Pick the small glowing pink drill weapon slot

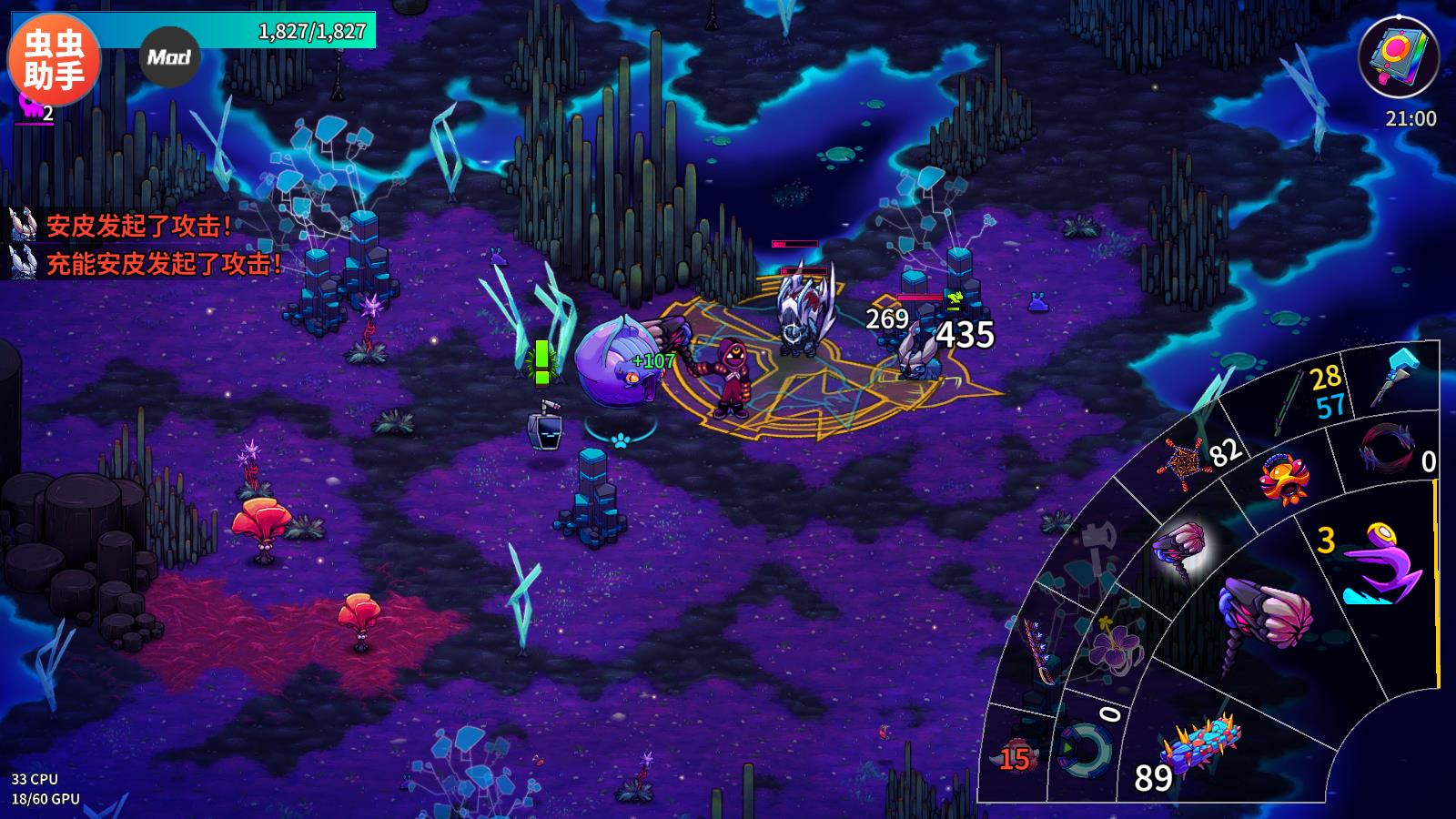tap(1179, 549)
